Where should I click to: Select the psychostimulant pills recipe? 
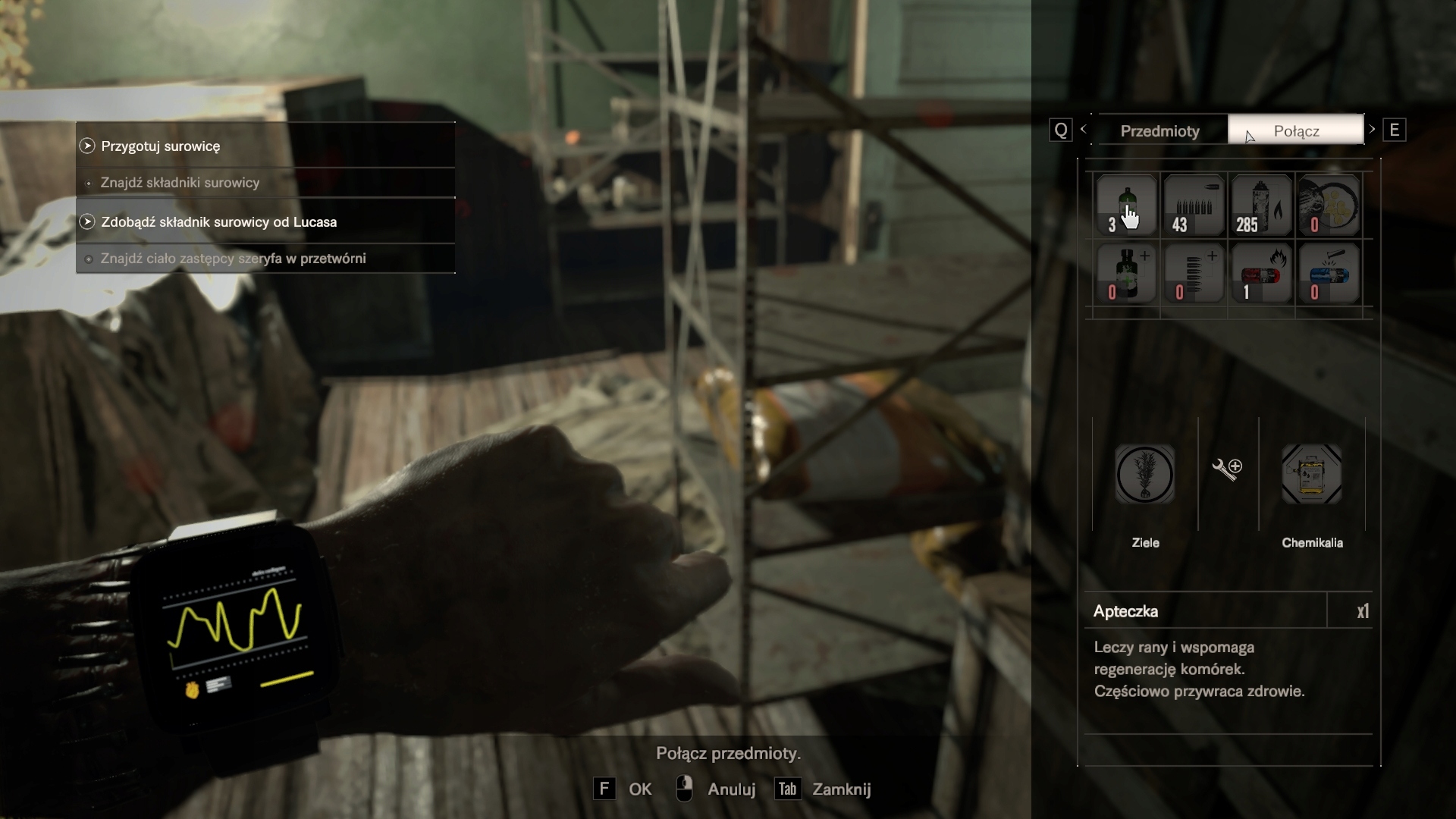coord(1329,206)
